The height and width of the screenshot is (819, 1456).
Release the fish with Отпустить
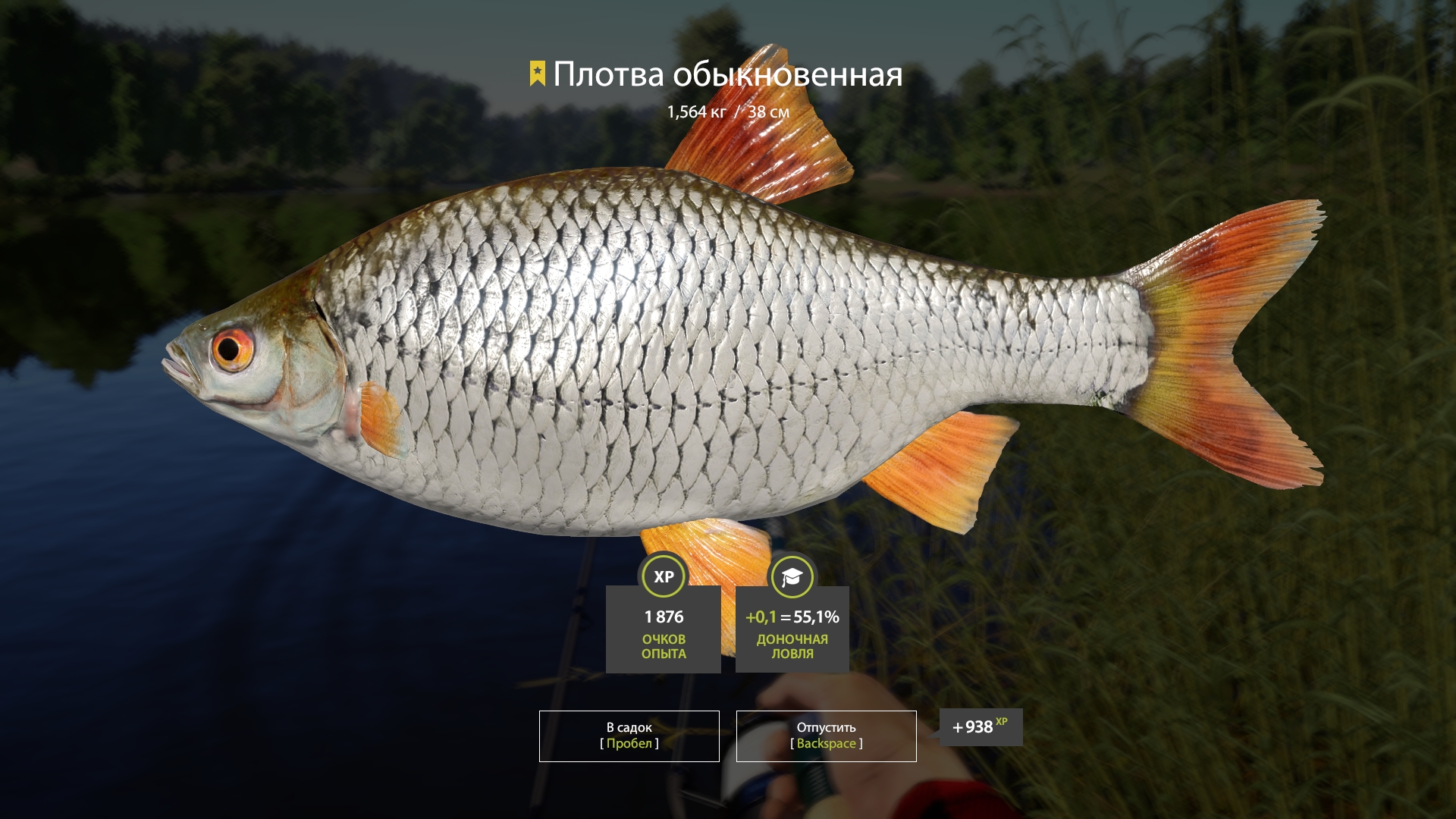pos(826,736)
